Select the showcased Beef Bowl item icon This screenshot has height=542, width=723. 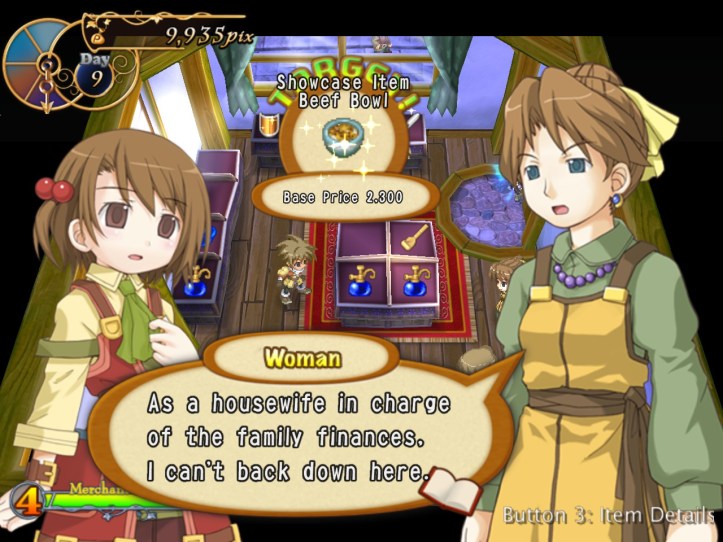pos(343,136)
